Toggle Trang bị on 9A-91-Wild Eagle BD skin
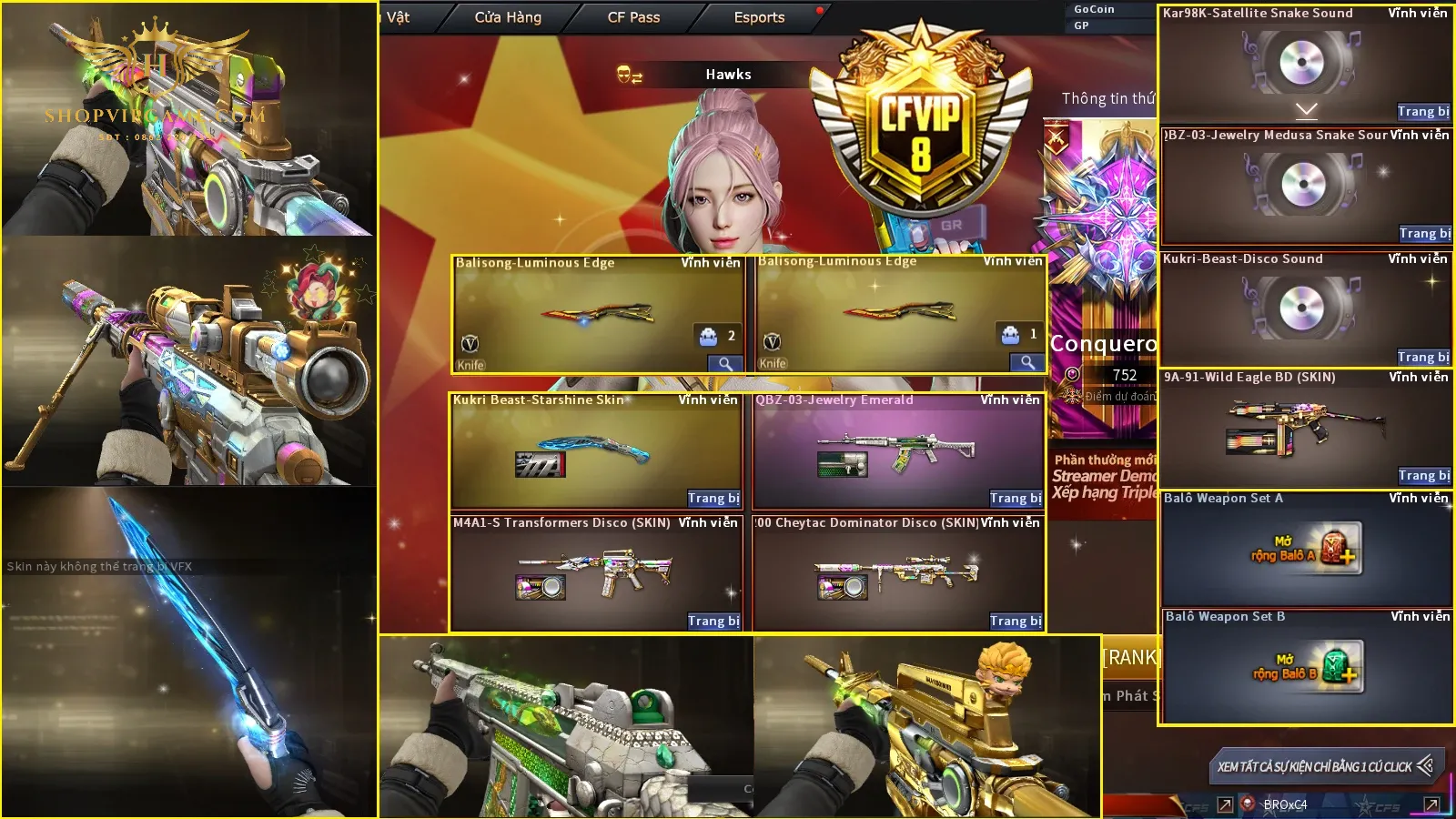Image resolution: width=1456 pixels, height=819 pixels. 1424,475
